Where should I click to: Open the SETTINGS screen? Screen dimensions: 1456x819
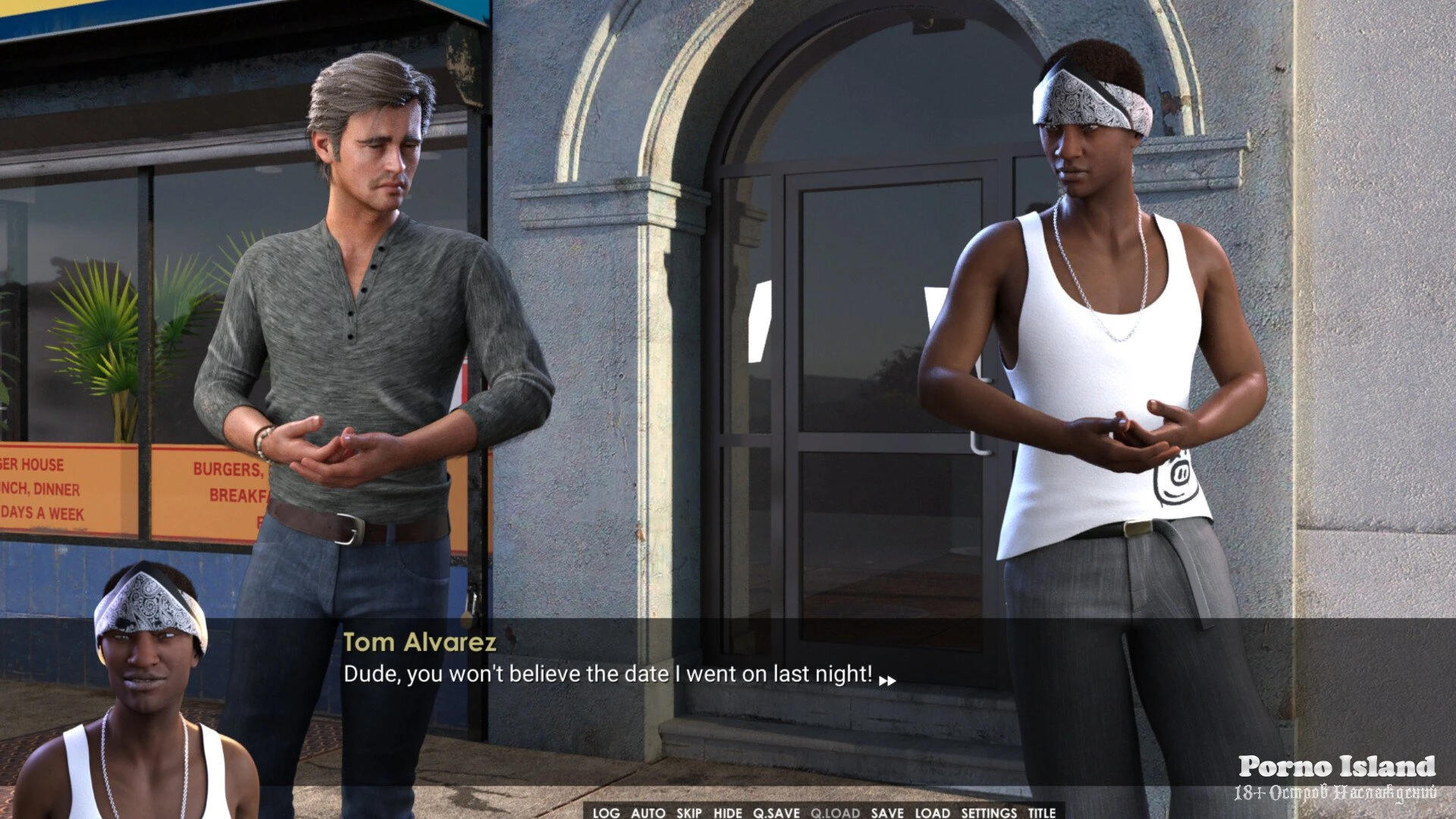989,812
